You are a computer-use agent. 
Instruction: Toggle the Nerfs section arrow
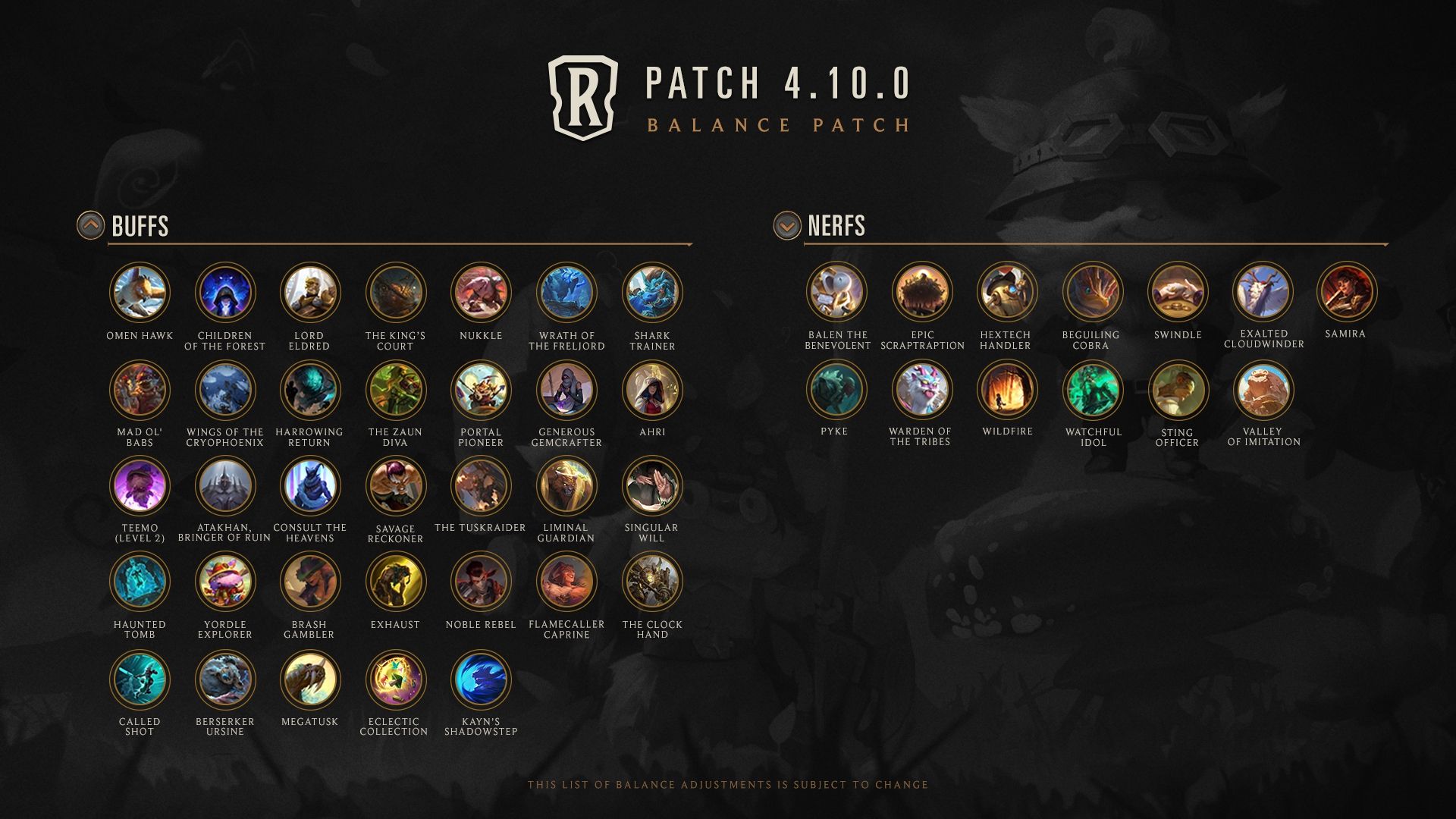pos(787,225)
